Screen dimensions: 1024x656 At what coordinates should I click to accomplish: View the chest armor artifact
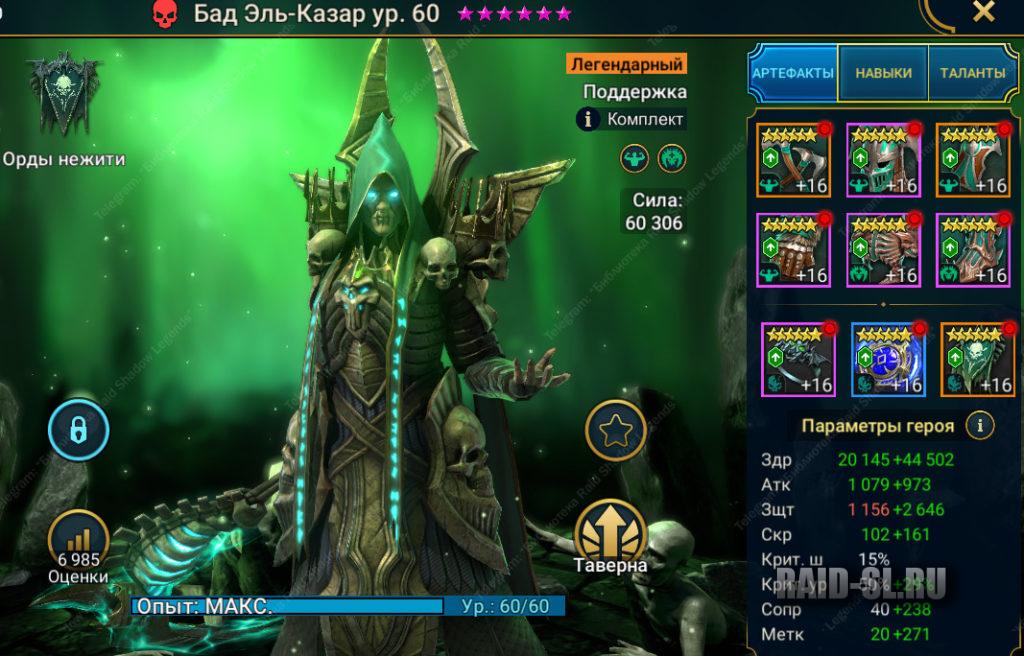coord(883,250)
